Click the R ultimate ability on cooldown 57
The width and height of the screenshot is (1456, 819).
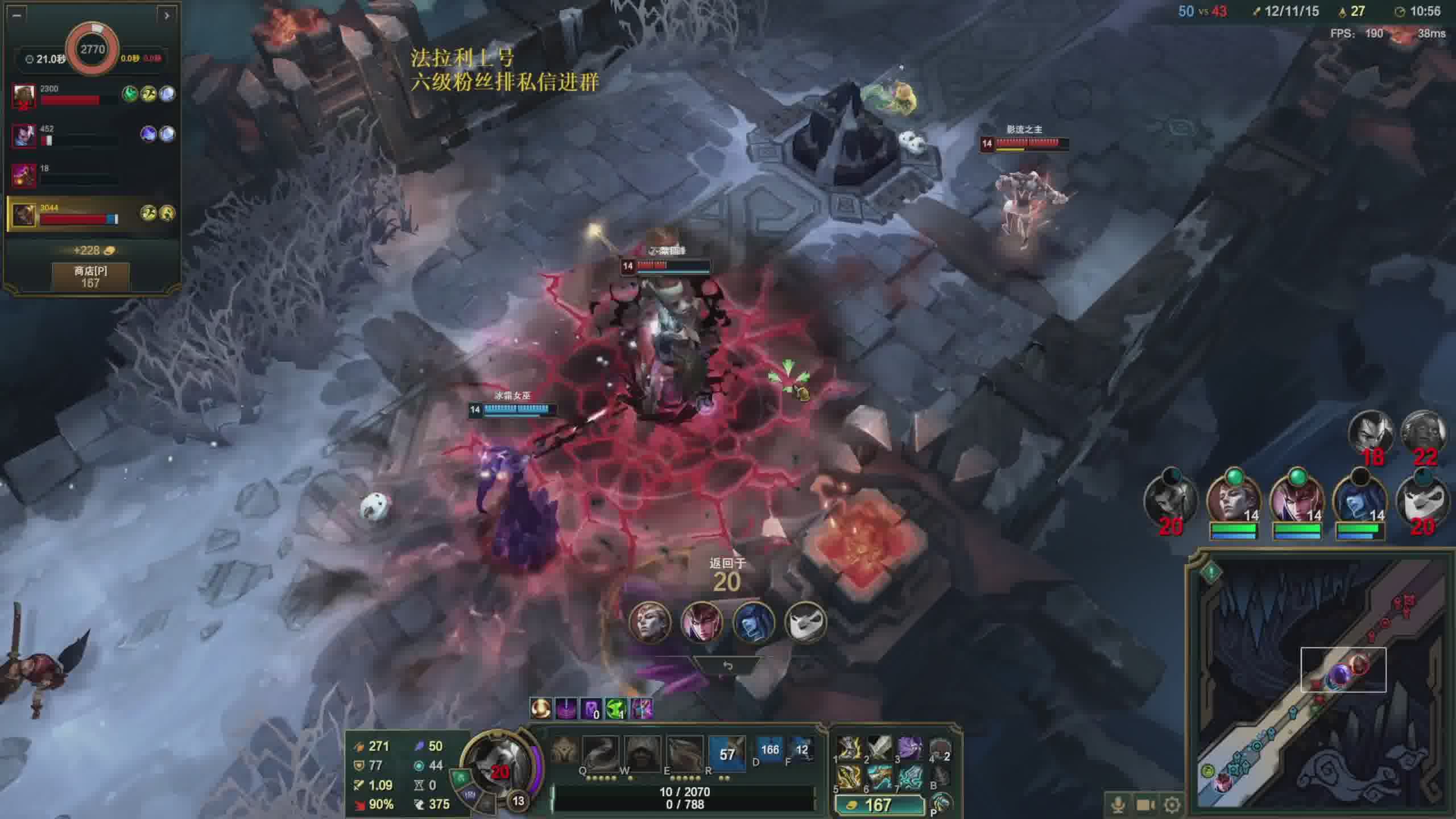(727, 754)
